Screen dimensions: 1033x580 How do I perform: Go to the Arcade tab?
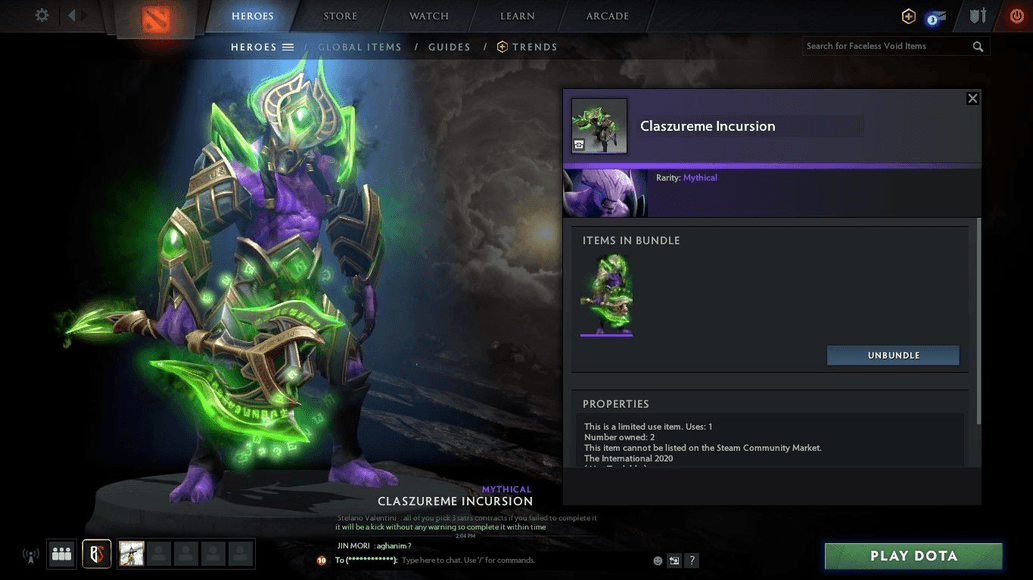click(x=607, y=16)
